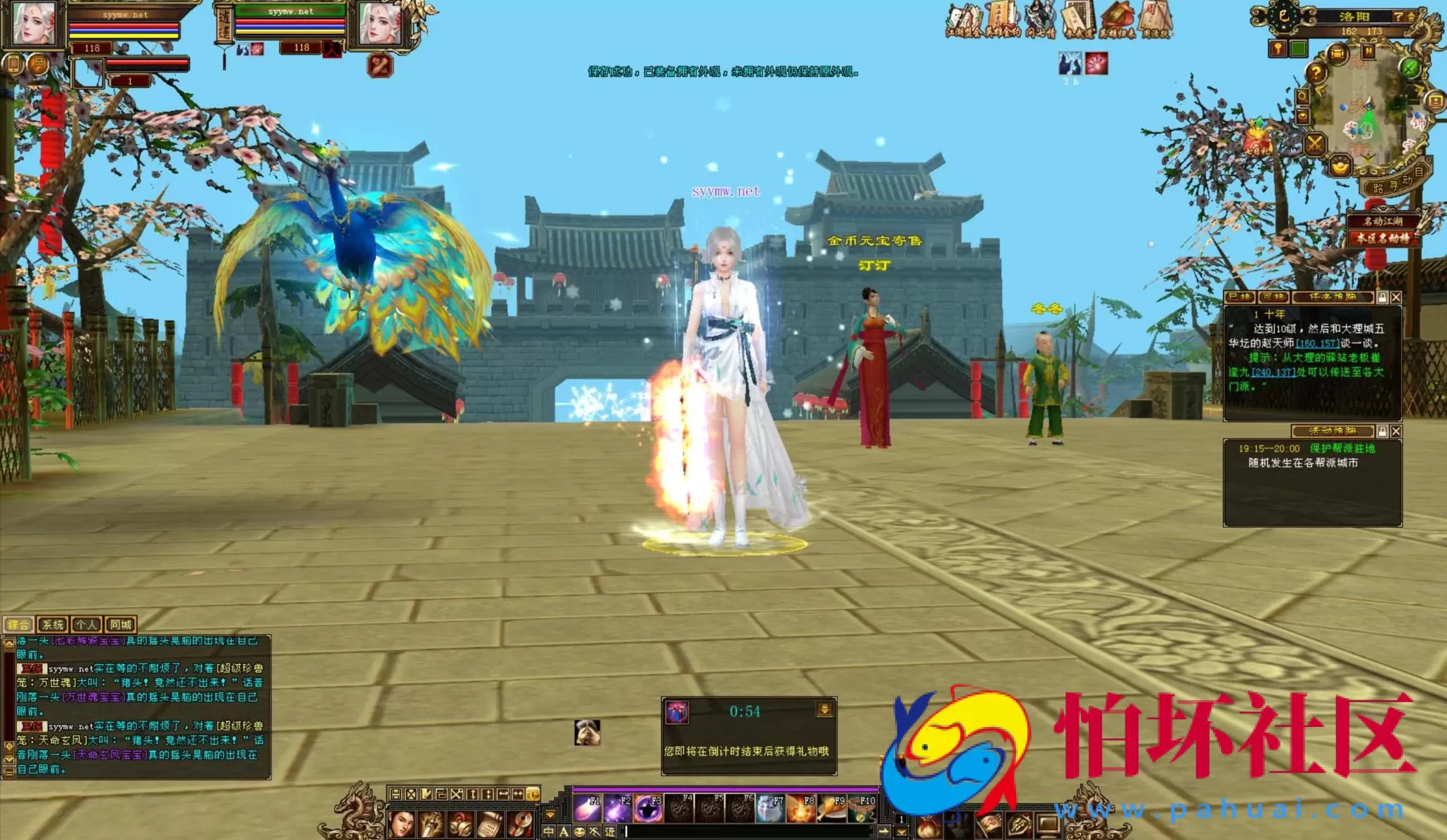Toggle the green square indicator under the minimap

pyautogui.click(x=1299, y=48)
